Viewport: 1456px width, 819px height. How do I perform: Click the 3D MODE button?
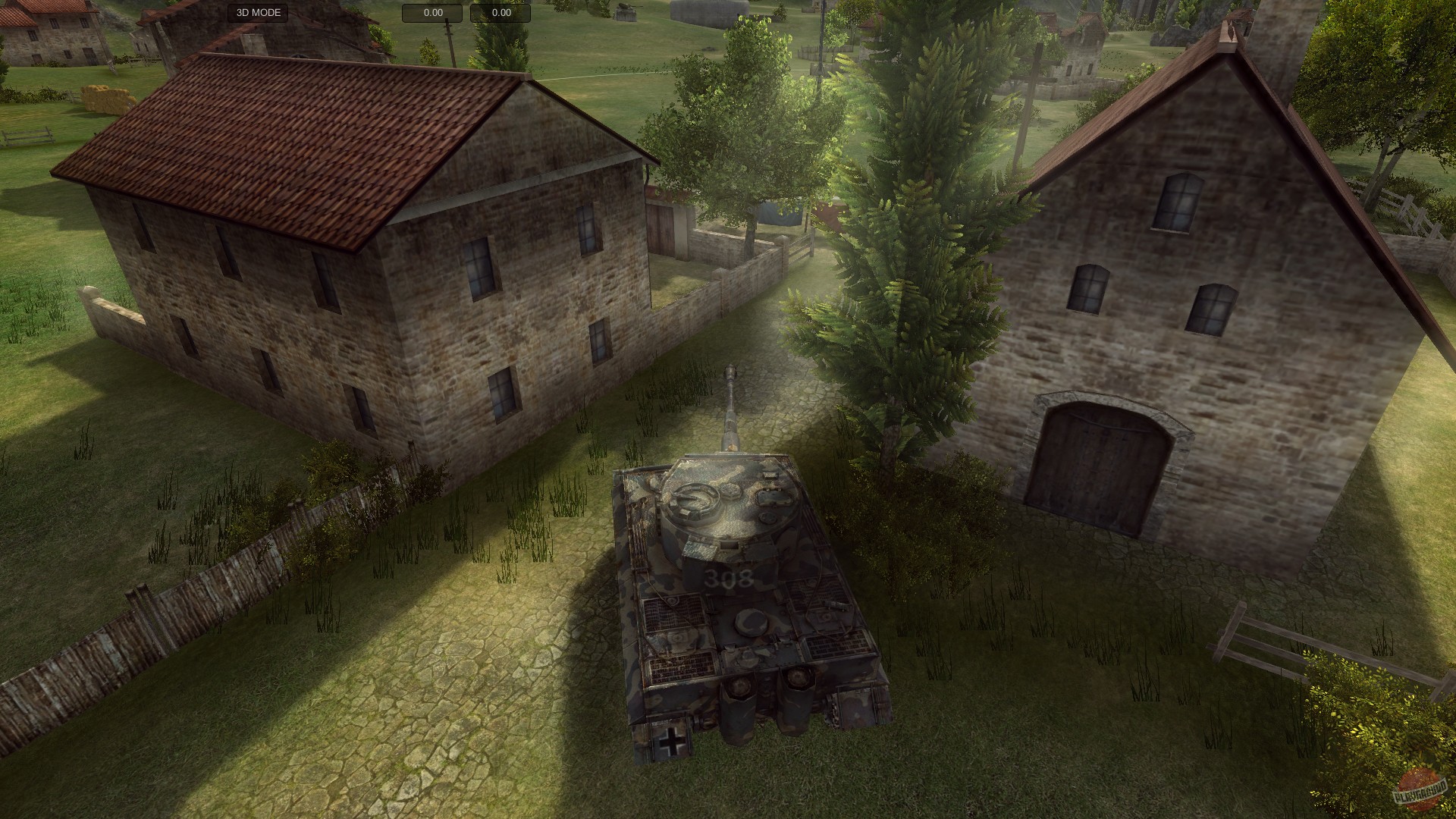(259, 12)
